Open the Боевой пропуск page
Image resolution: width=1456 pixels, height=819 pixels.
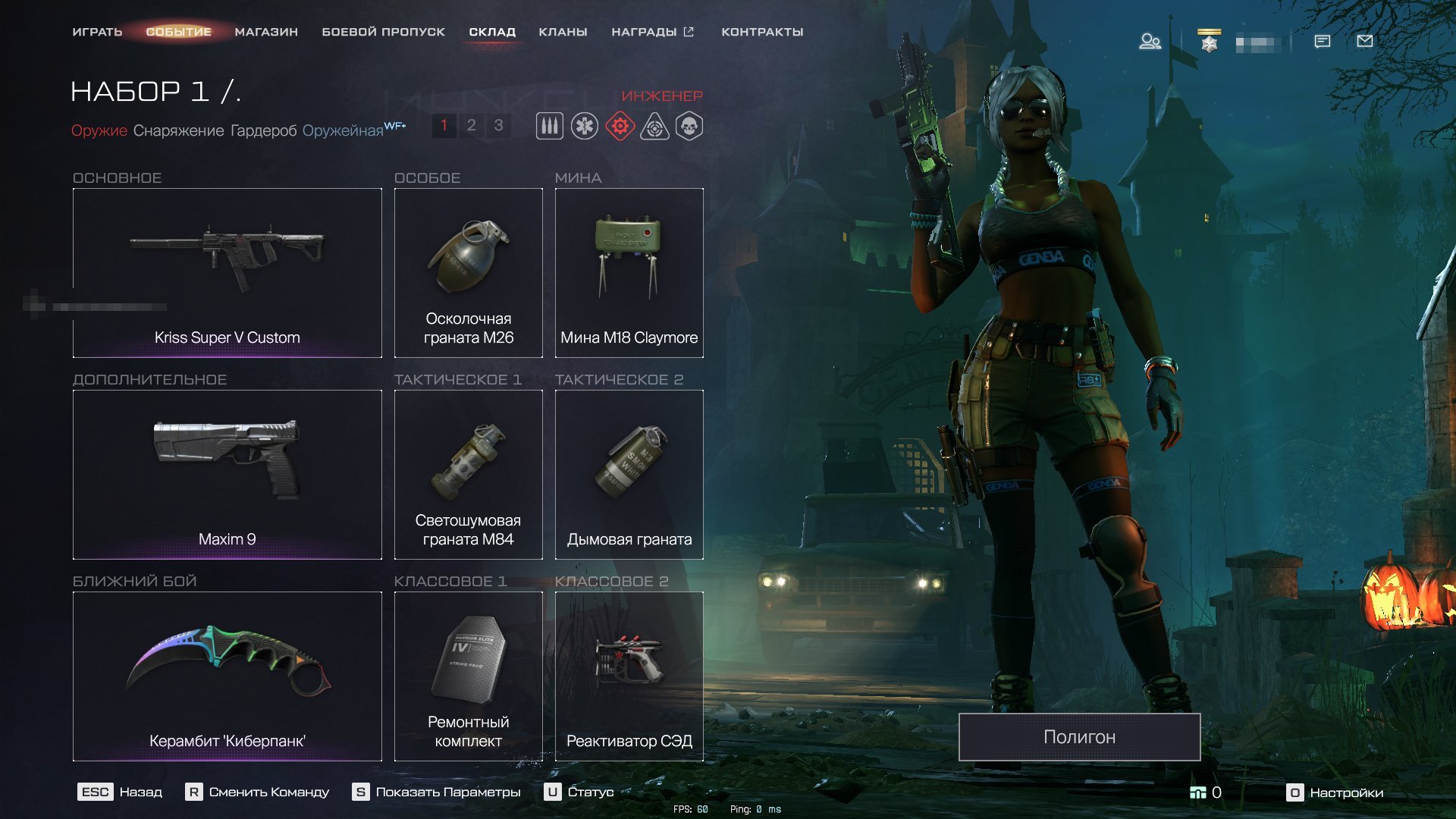coord(383,32)
